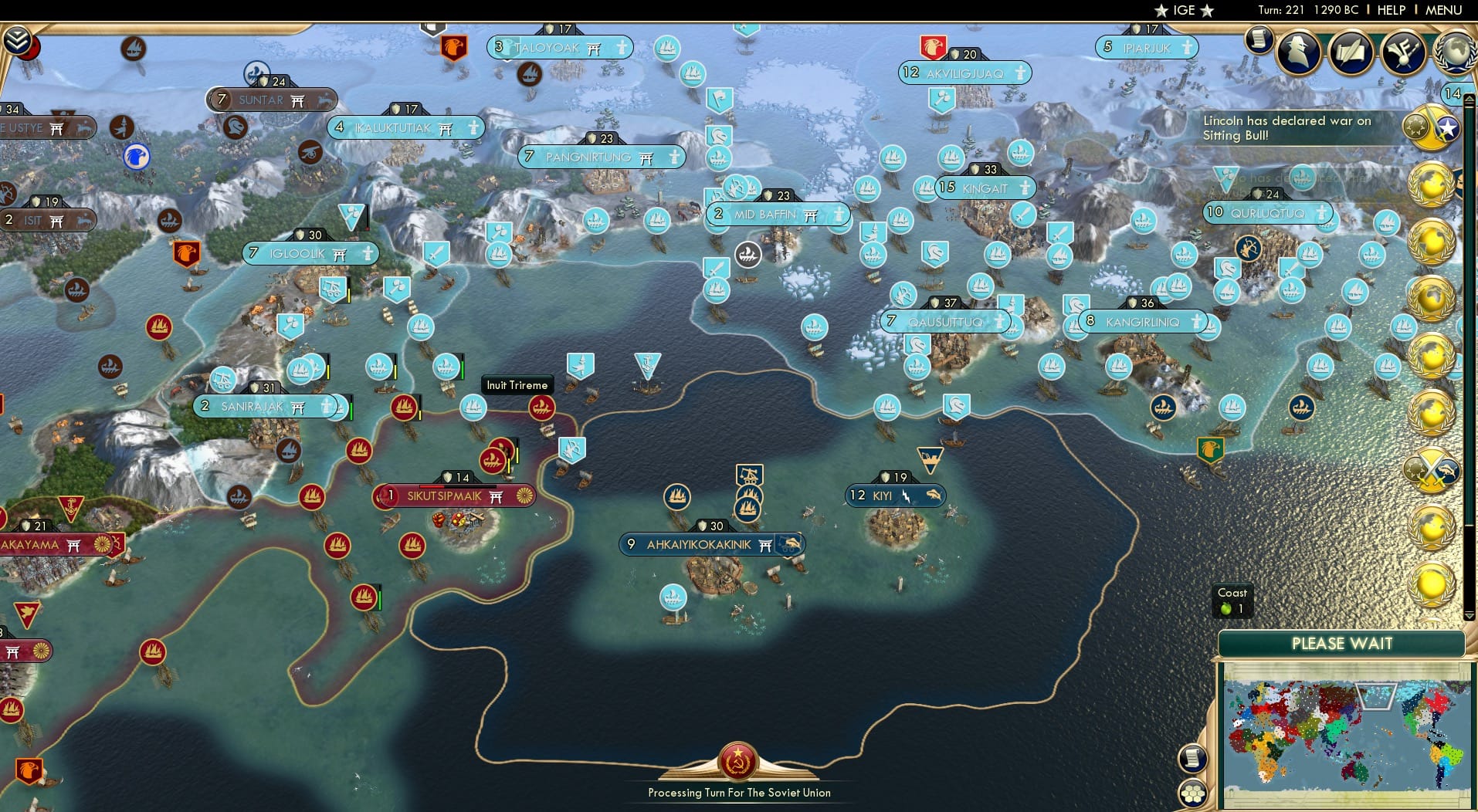This screenshot has width=1478, height=812.
Task: Open the HELP menu
Action: pyautogui.click(x=1391, y=10)
